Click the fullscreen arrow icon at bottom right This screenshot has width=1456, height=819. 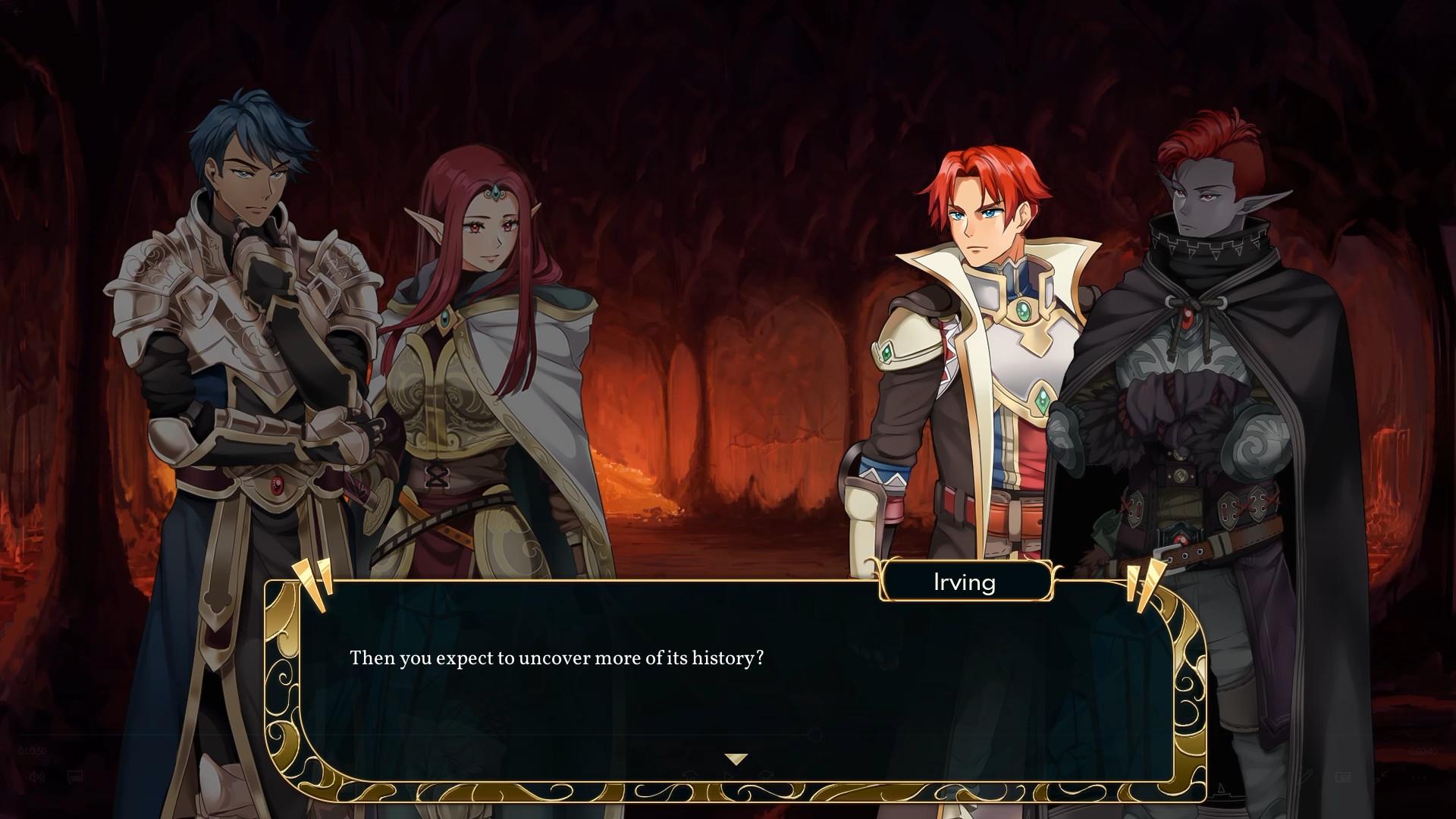(x=1382, y=773)
